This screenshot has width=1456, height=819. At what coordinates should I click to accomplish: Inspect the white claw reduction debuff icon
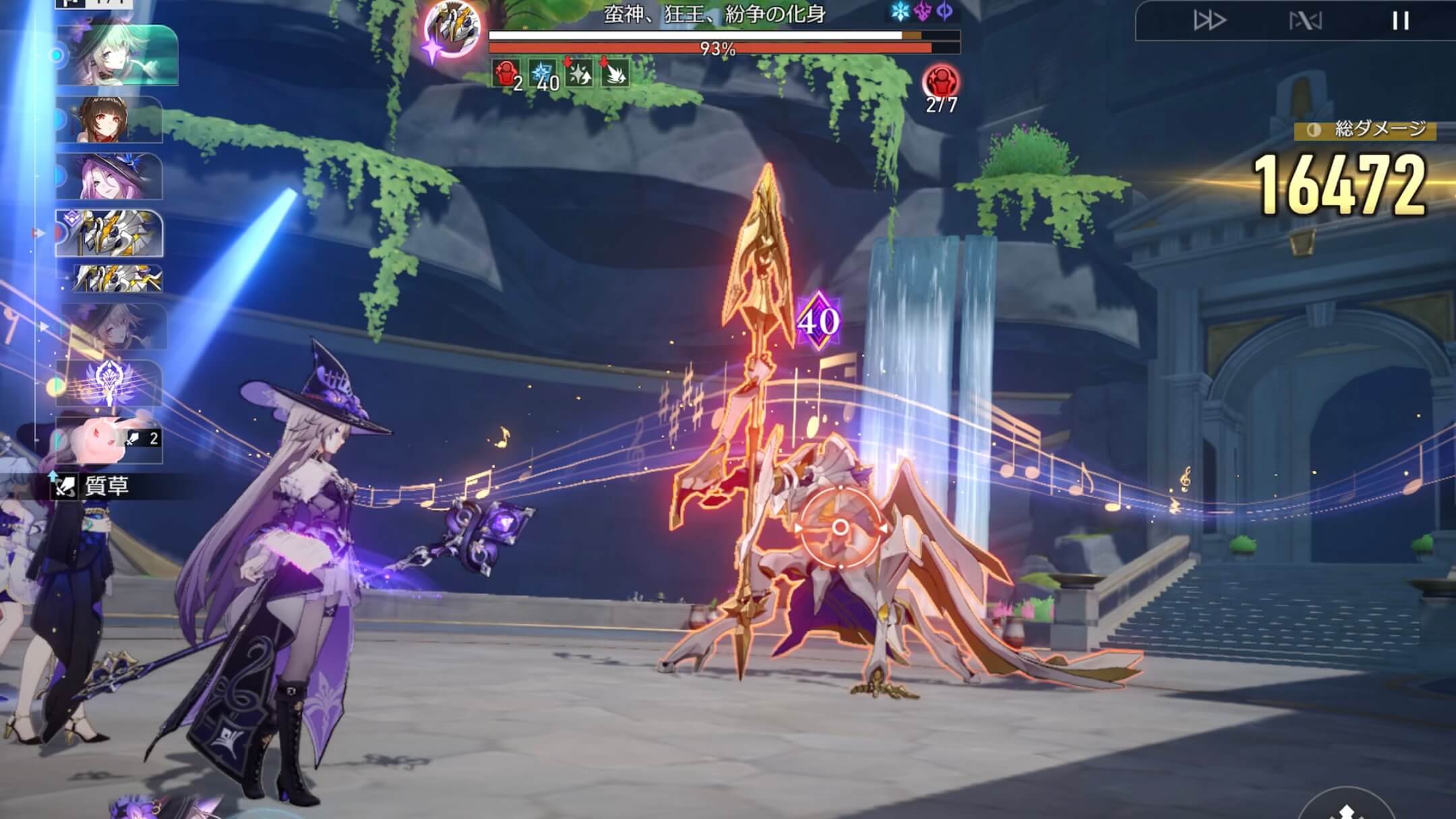(x=613, y=73)
